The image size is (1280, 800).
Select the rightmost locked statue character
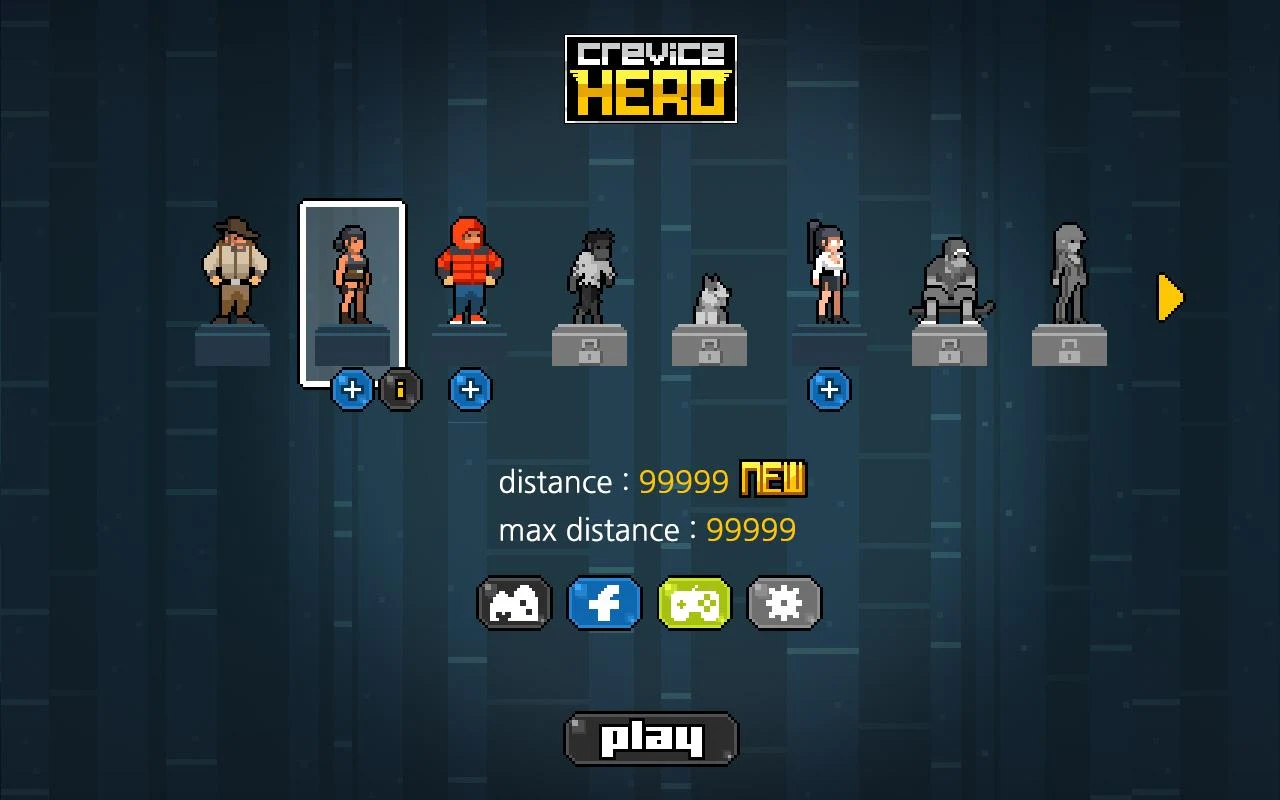(1070, 275)
